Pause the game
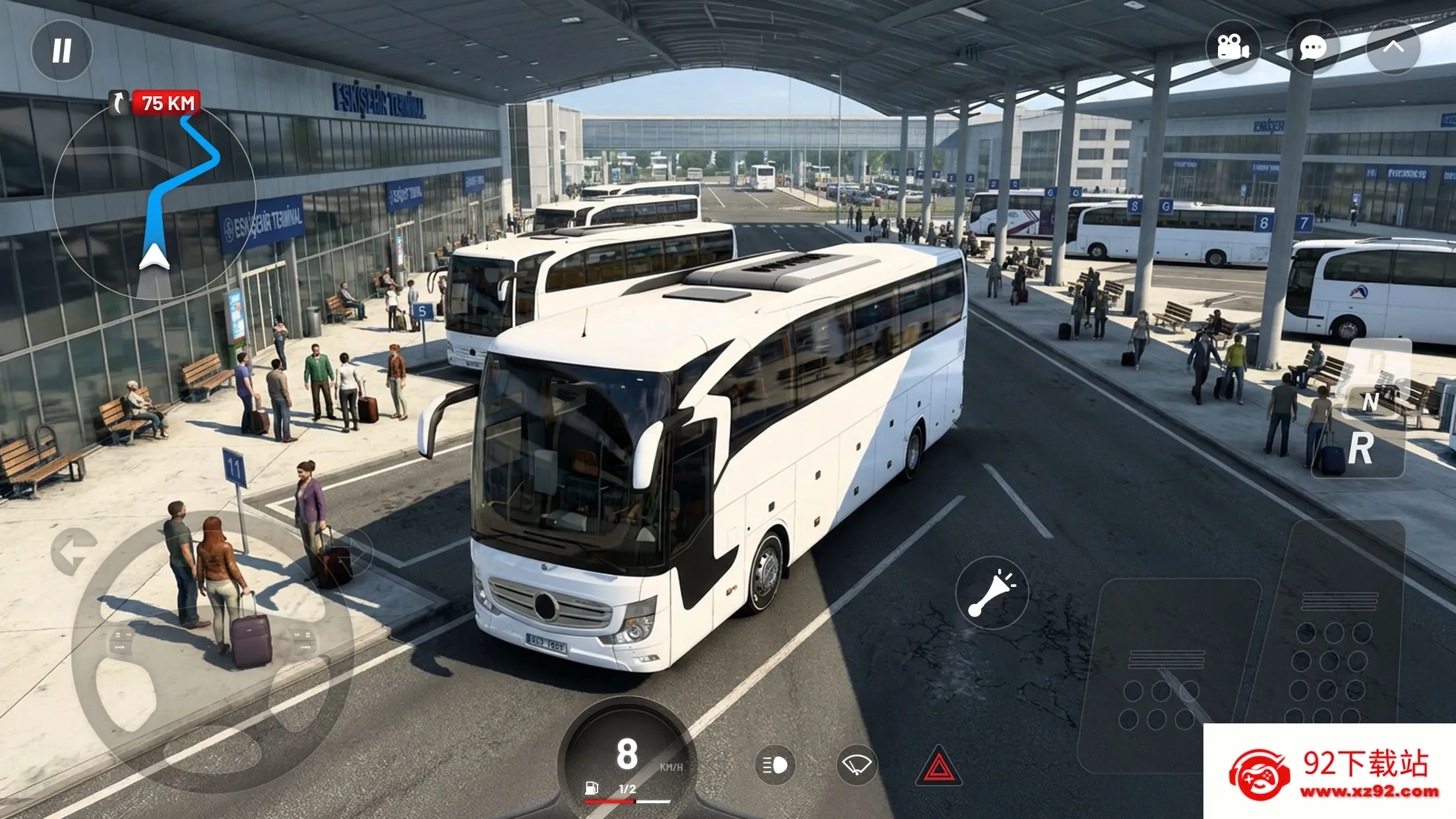The image size is (1456, 819). (x=63, y=49)
